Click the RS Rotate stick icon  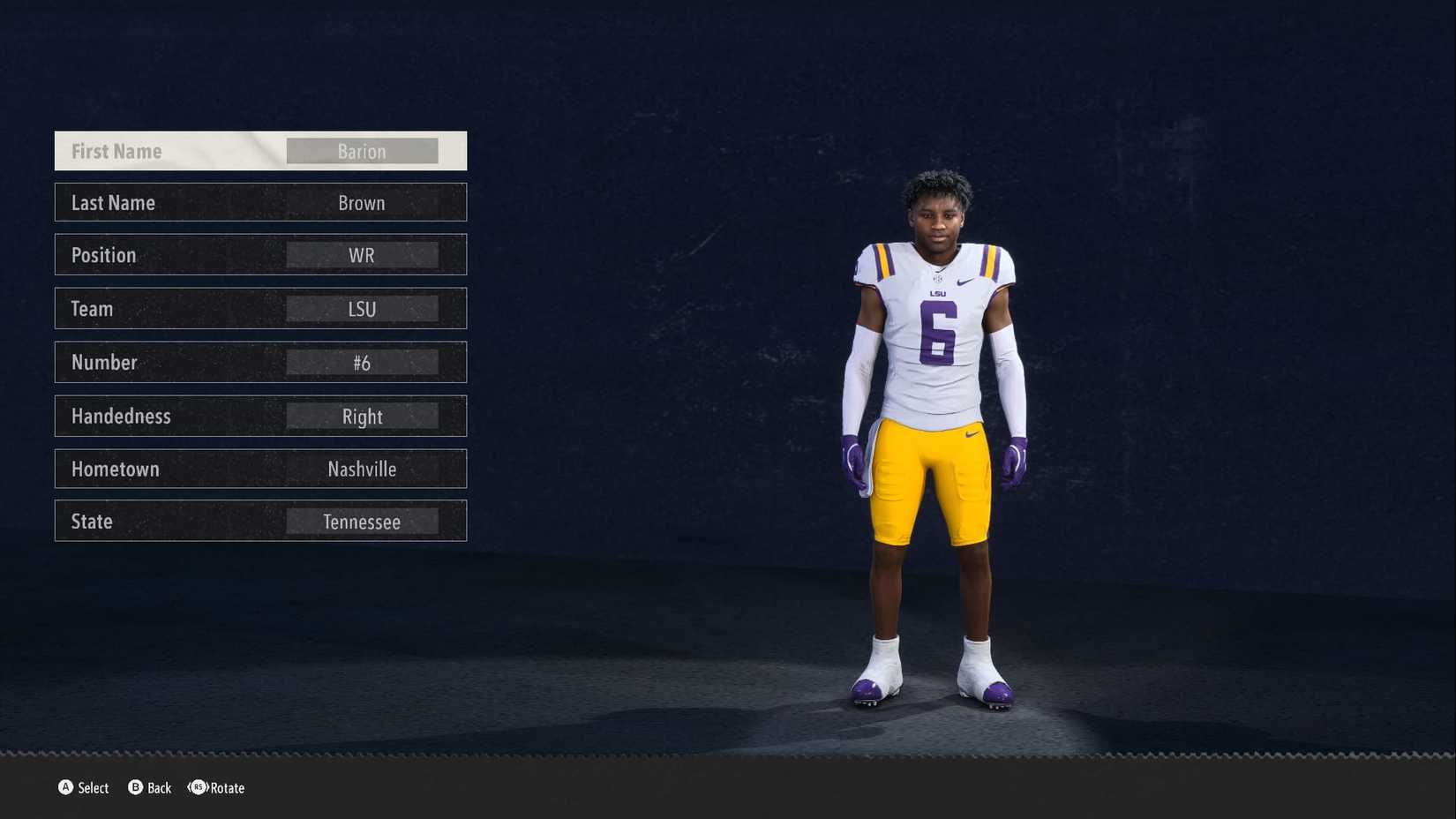click(199, 788)
